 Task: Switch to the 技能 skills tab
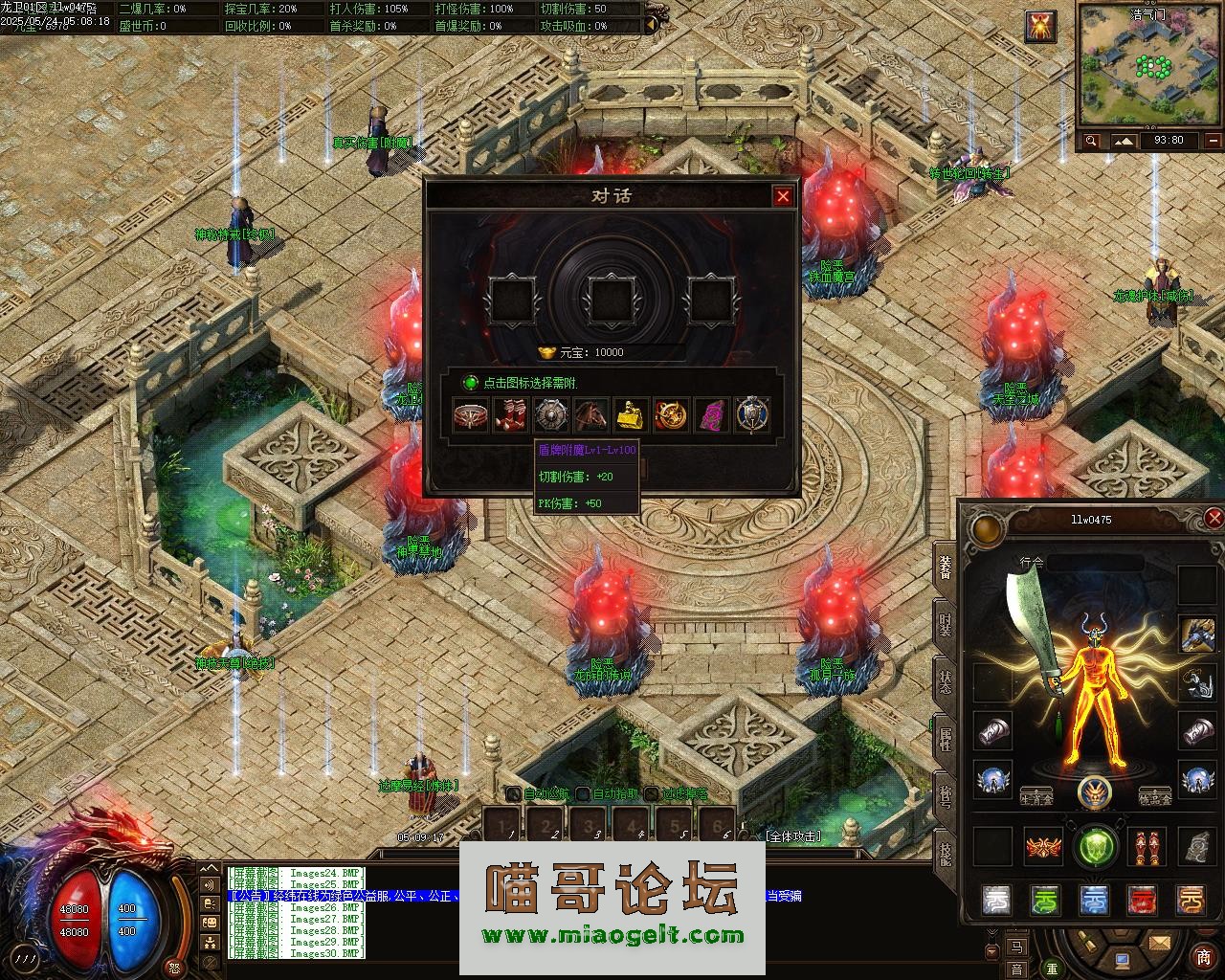945,854
